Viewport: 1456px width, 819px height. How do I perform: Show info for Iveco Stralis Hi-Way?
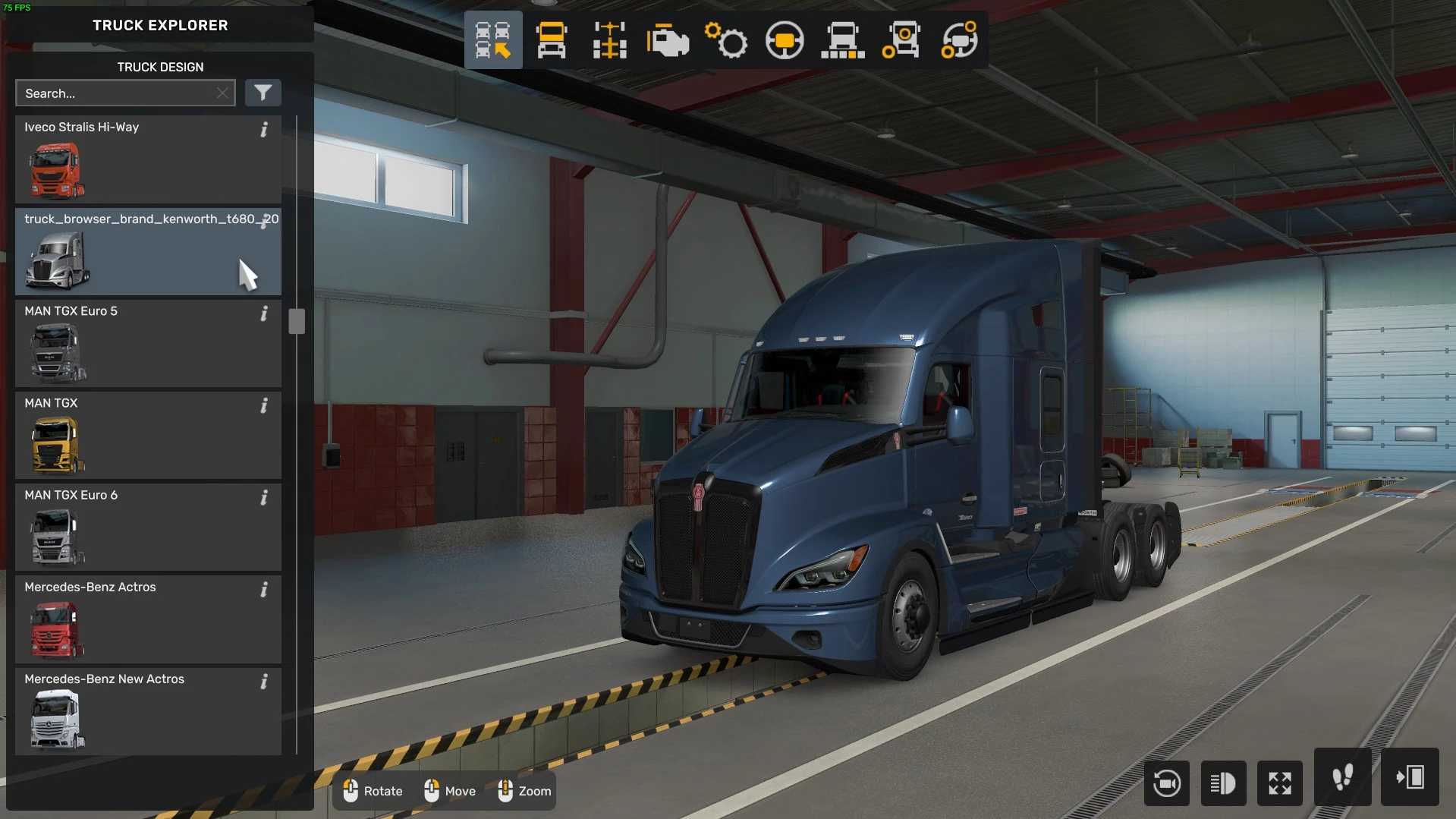[264, 130]
